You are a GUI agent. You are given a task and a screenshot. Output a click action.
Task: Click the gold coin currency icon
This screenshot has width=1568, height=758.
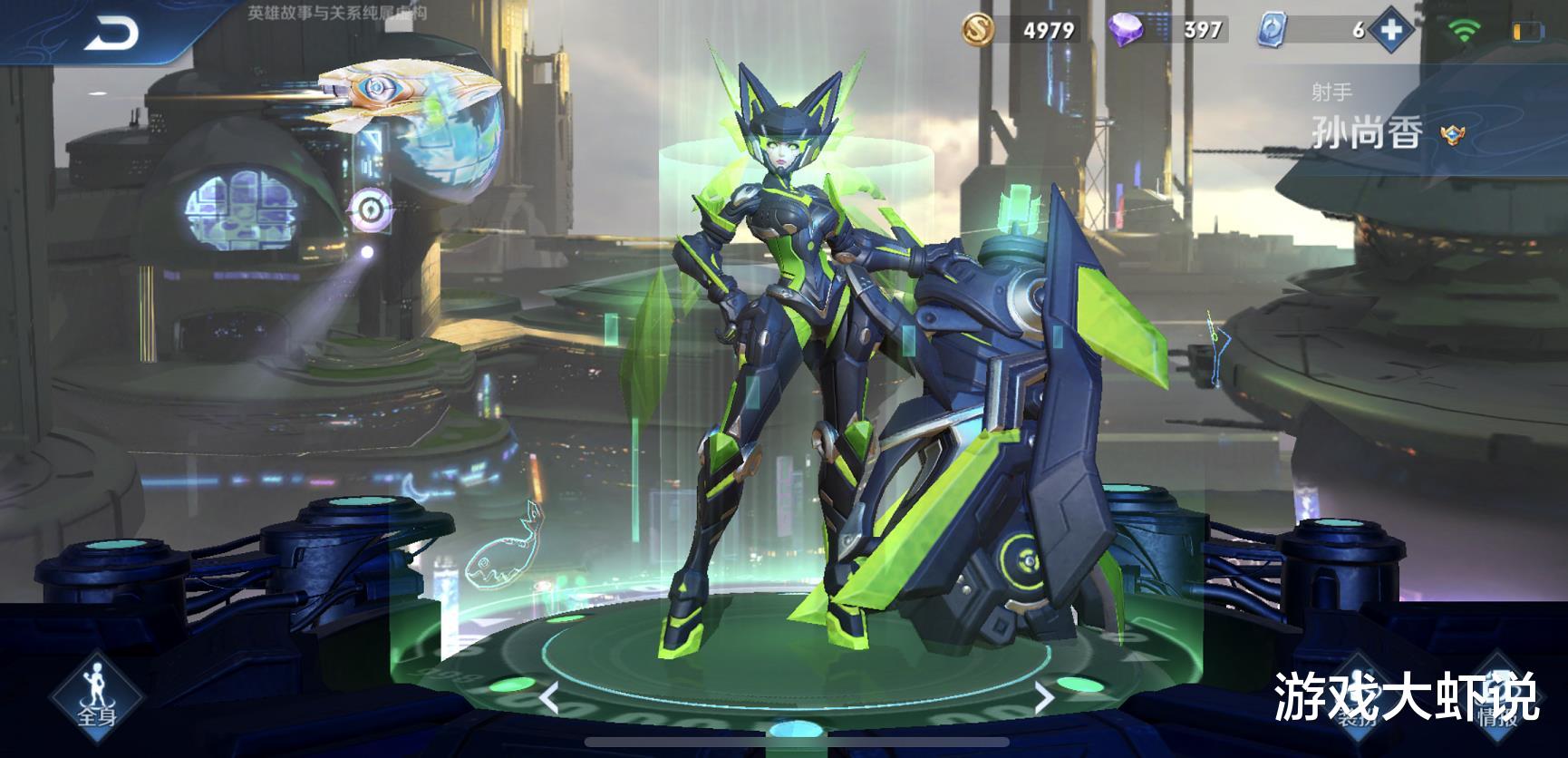pos(979,31)
